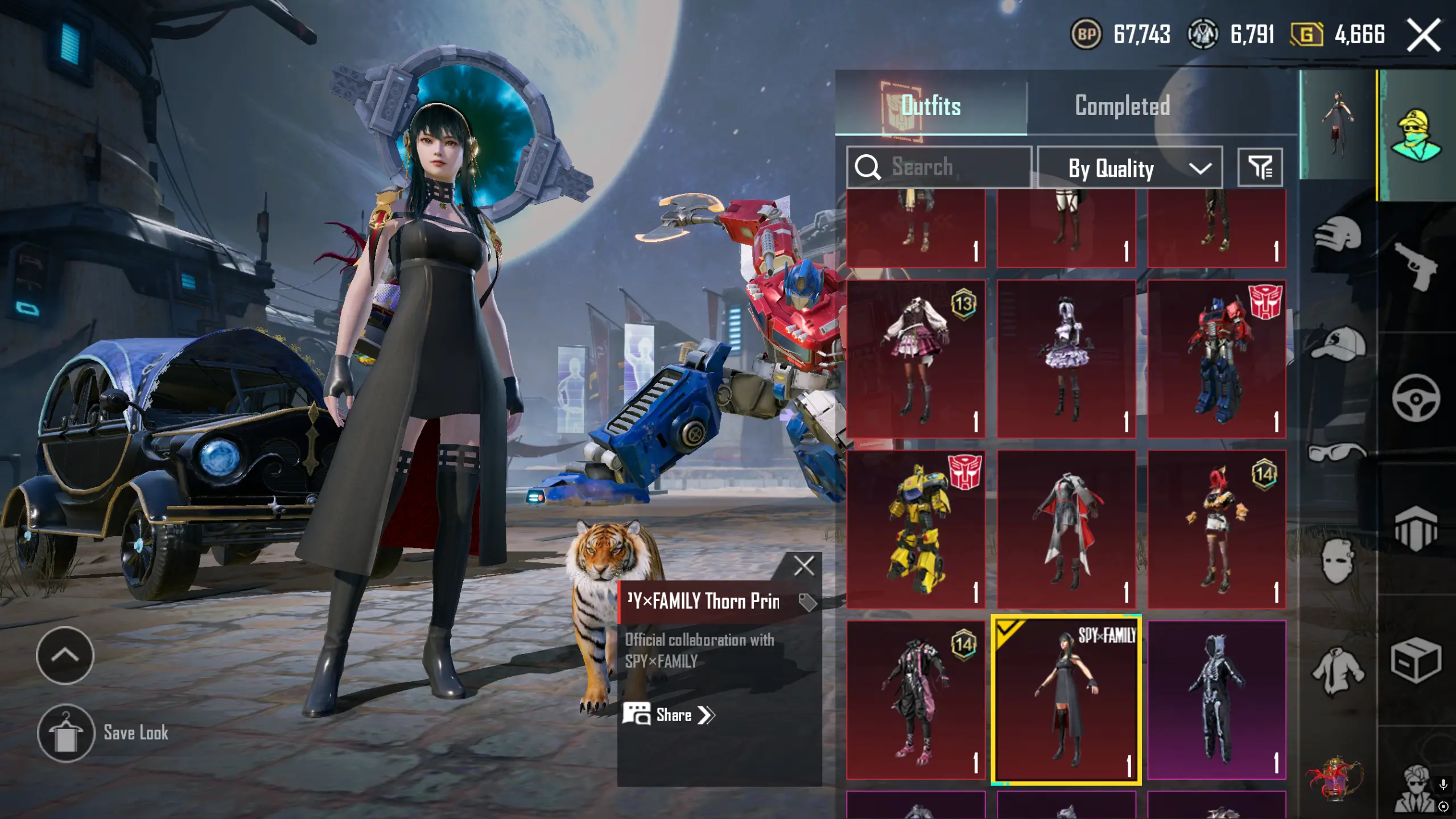Select the Outfits tab
The width and height of the screenshot is (1456, 819).
(x=931, y=106)
